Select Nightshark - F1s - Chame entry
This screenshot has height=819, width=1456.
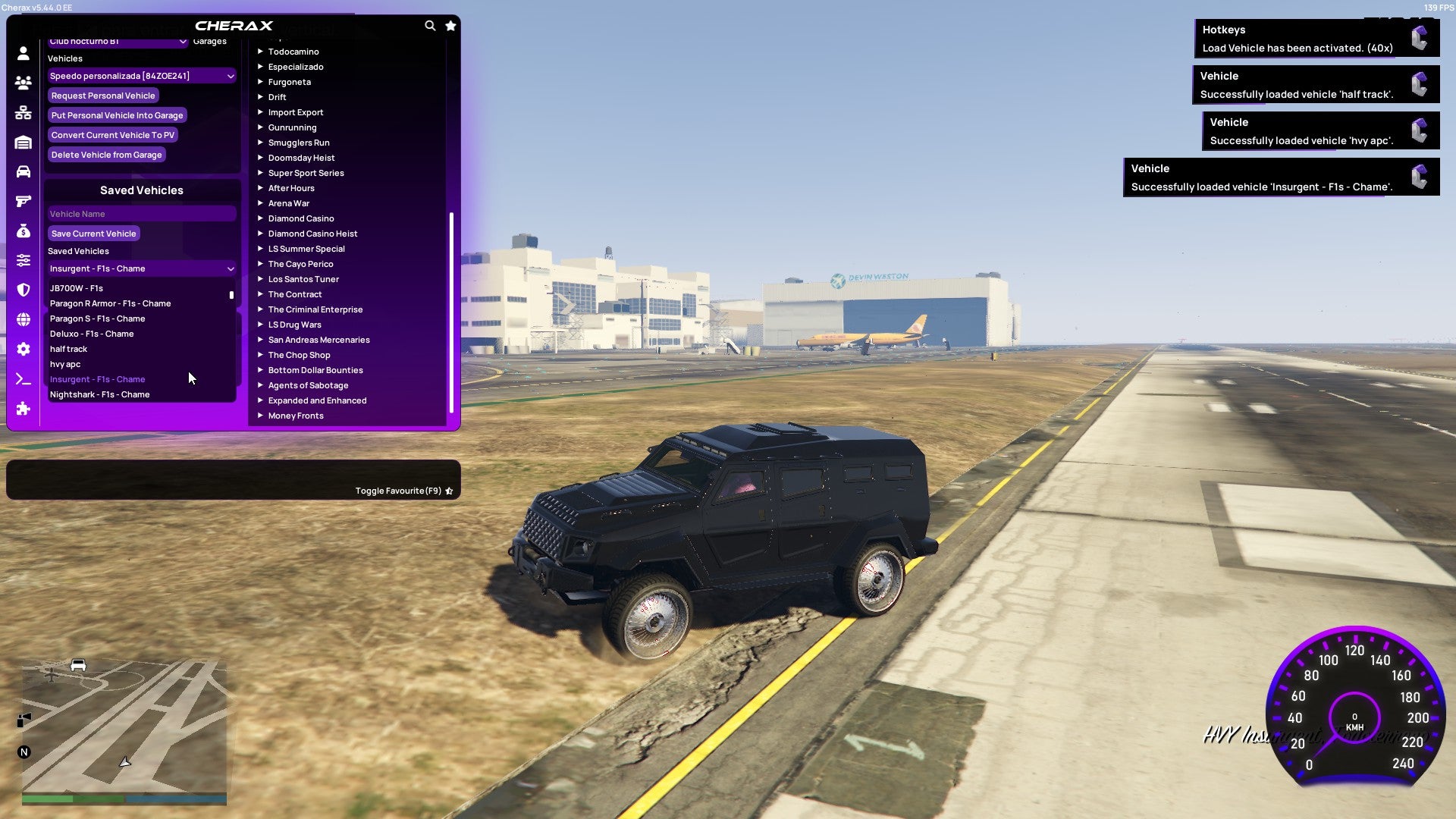[x=99, y=394]
